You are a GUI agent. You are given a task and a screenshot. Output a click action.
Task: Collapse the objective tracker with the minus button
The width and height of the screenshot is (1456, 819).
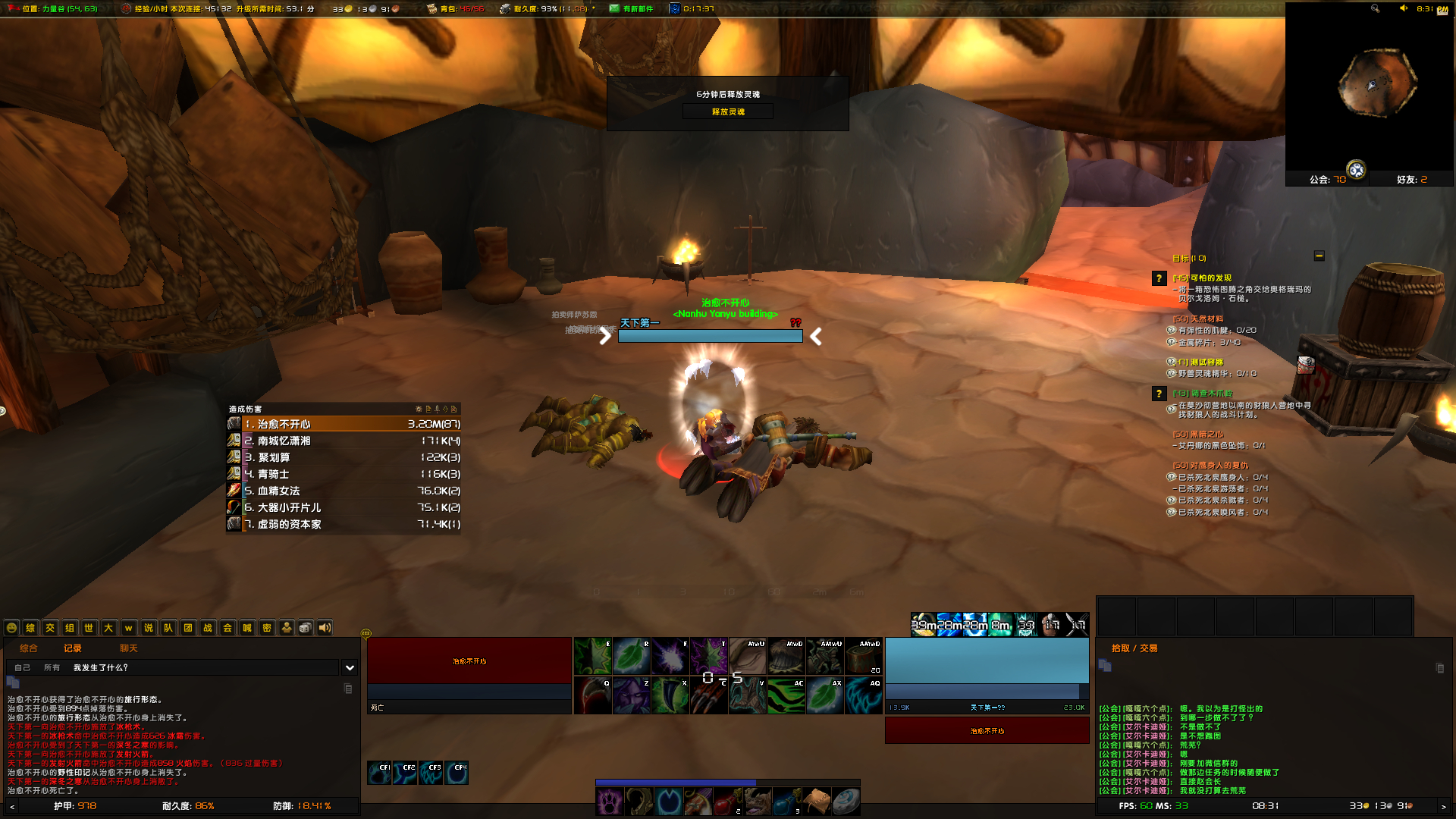(x=1320, y=256)
